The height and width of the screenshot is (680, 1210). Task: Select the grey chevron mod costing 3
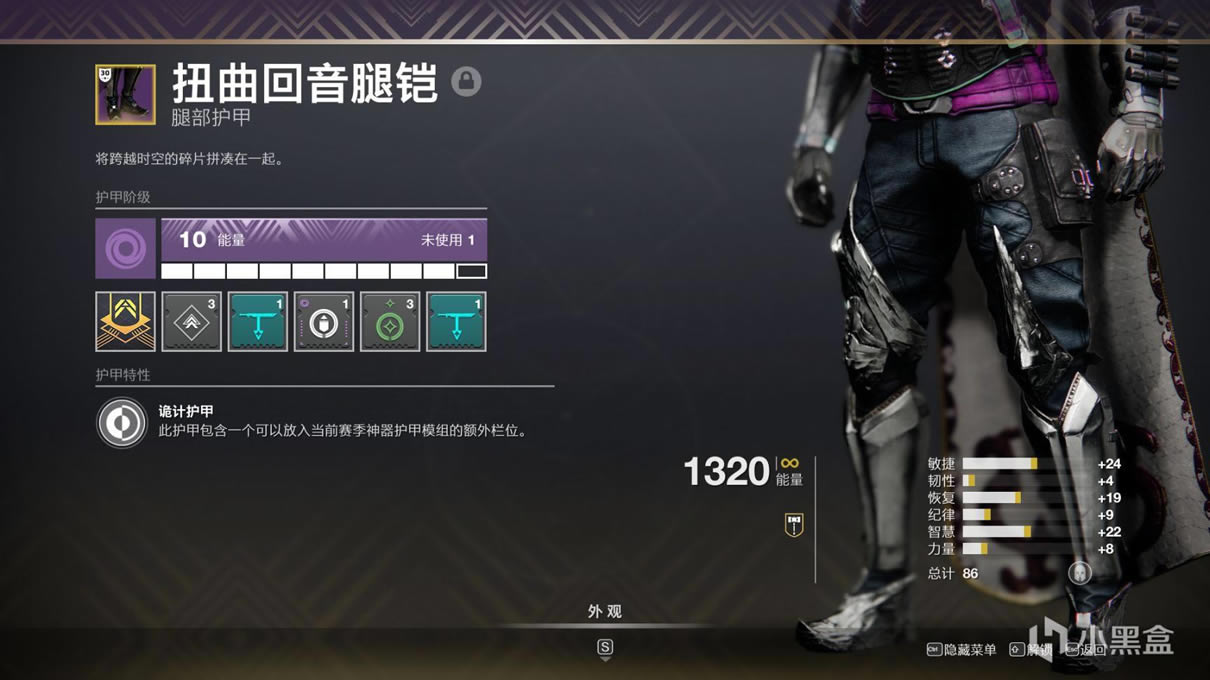[x=191, y=321]
